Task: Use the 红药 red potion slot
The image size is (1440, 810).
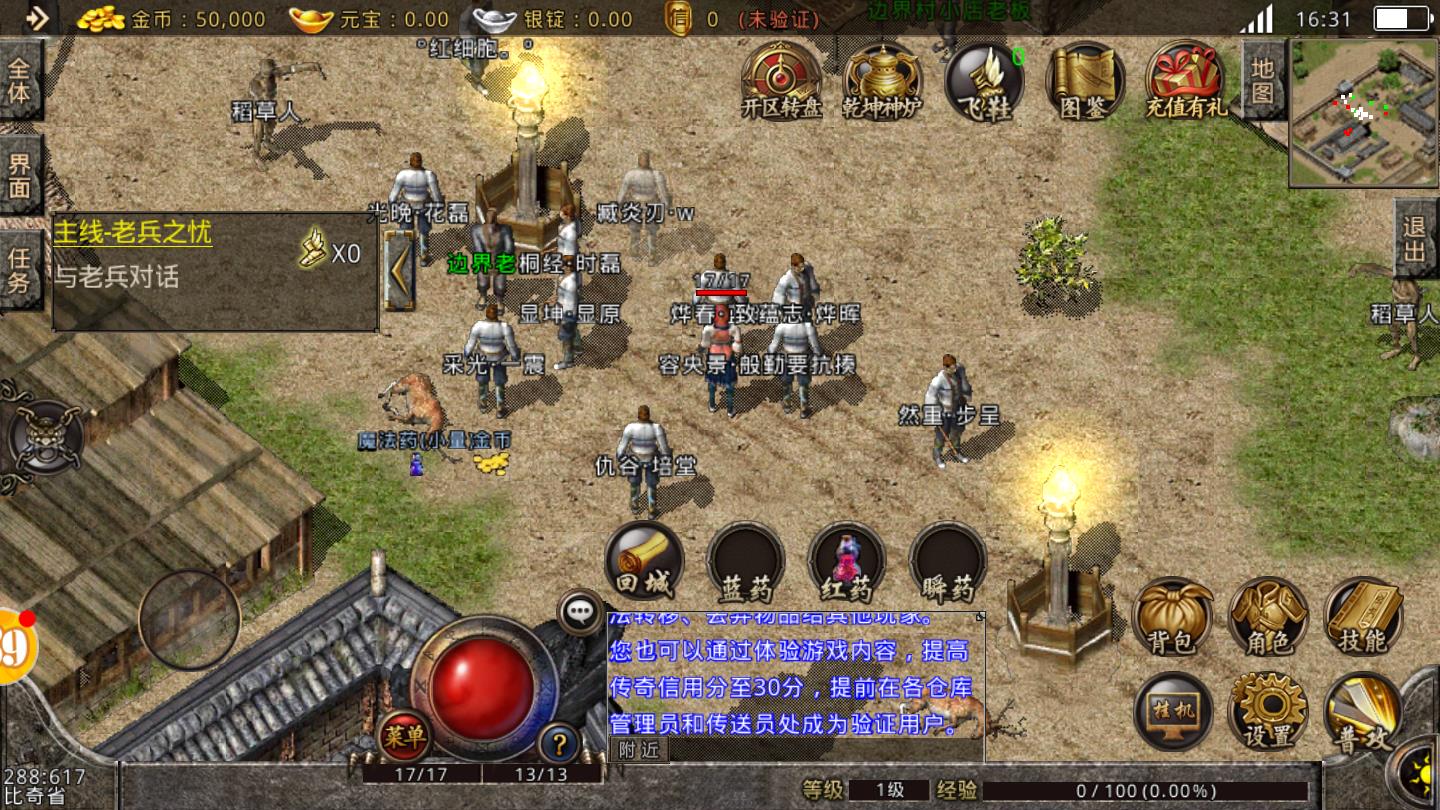Action: pyautogui.click(x=847, y=560)
